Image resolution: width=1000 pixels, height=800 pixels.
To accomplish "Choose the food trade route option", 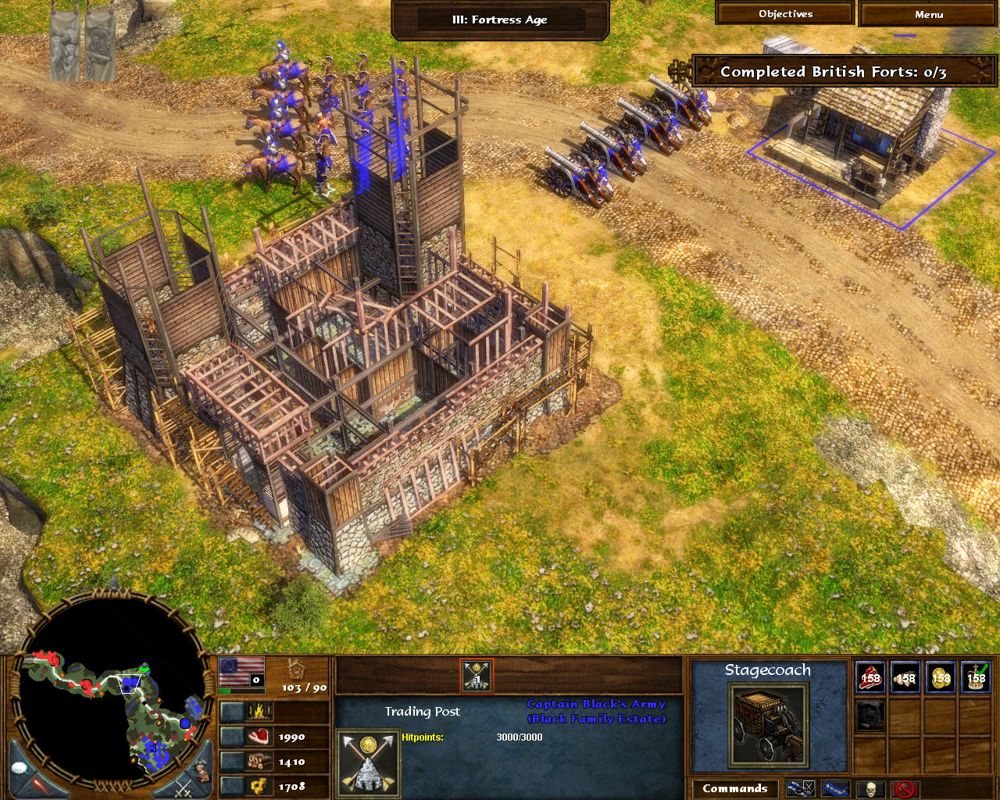I will [871, 679].
